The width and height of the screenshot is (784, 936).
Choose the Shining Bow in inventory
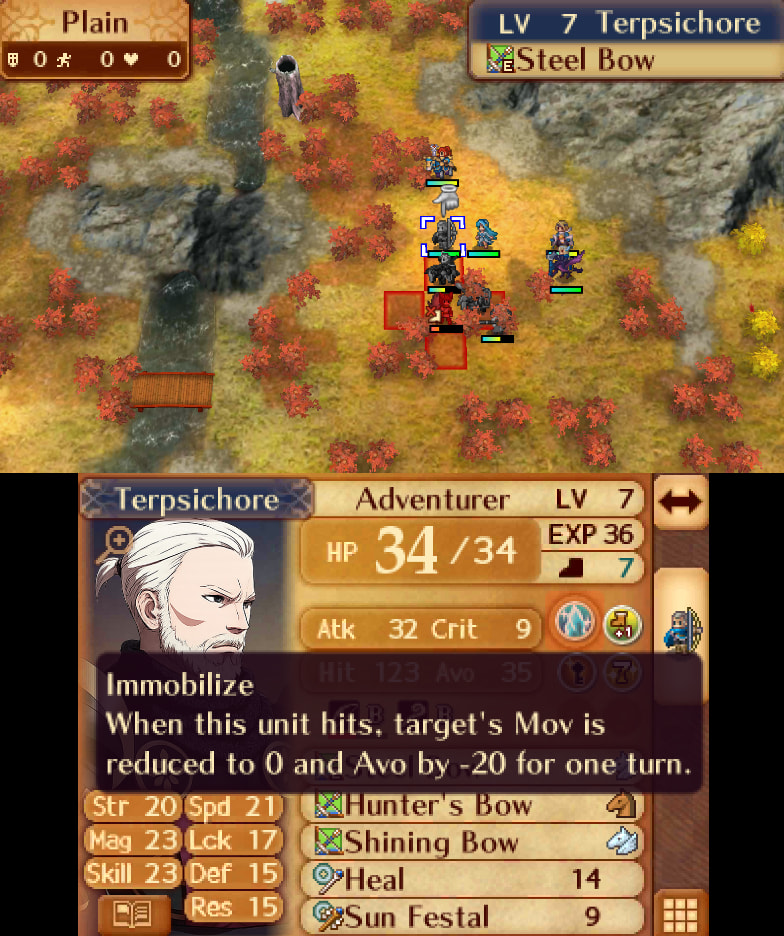[472, 842]
